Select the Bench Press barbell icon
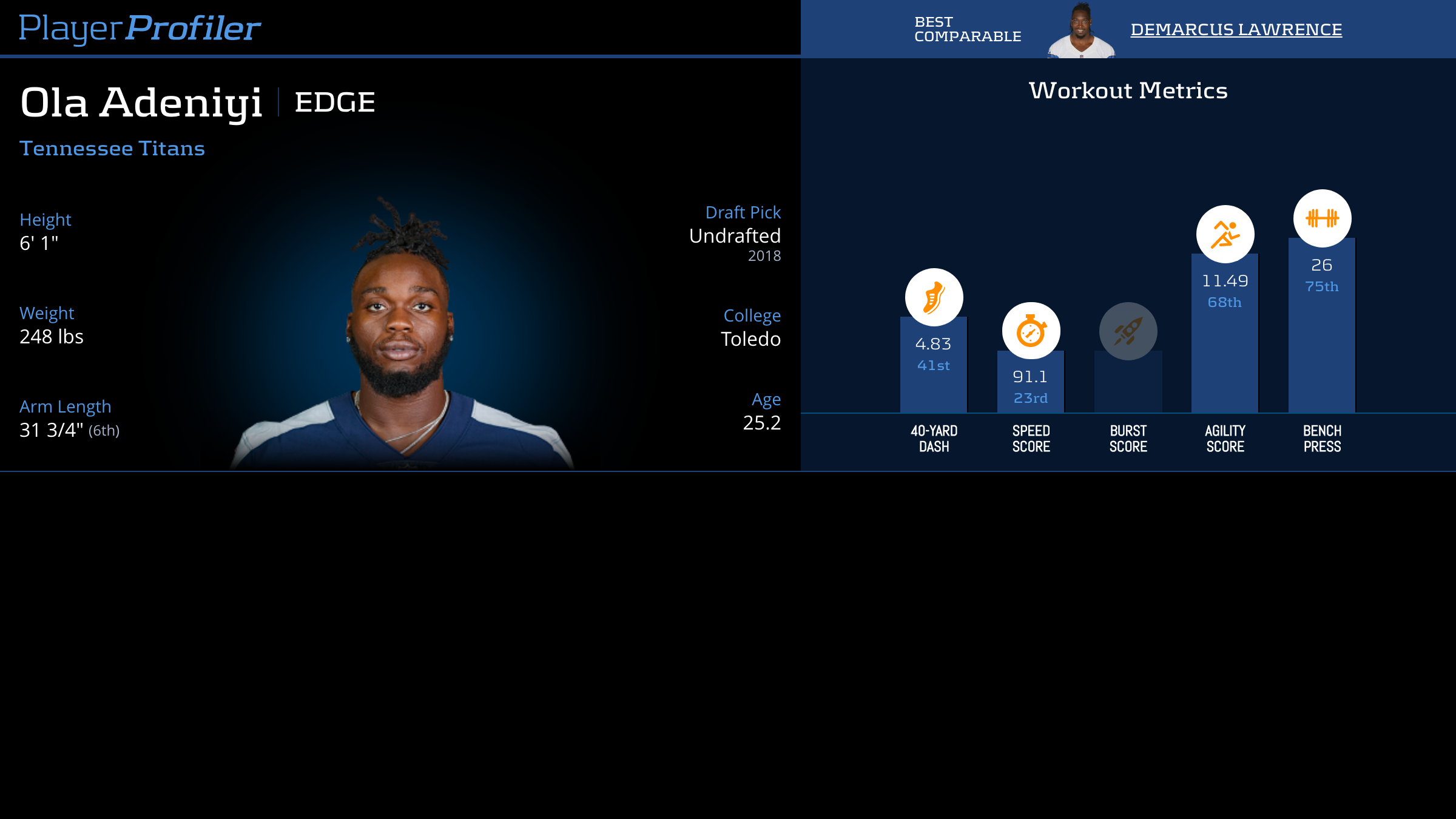This screenshot has height=819, width=1456. tap(1322, 218)
